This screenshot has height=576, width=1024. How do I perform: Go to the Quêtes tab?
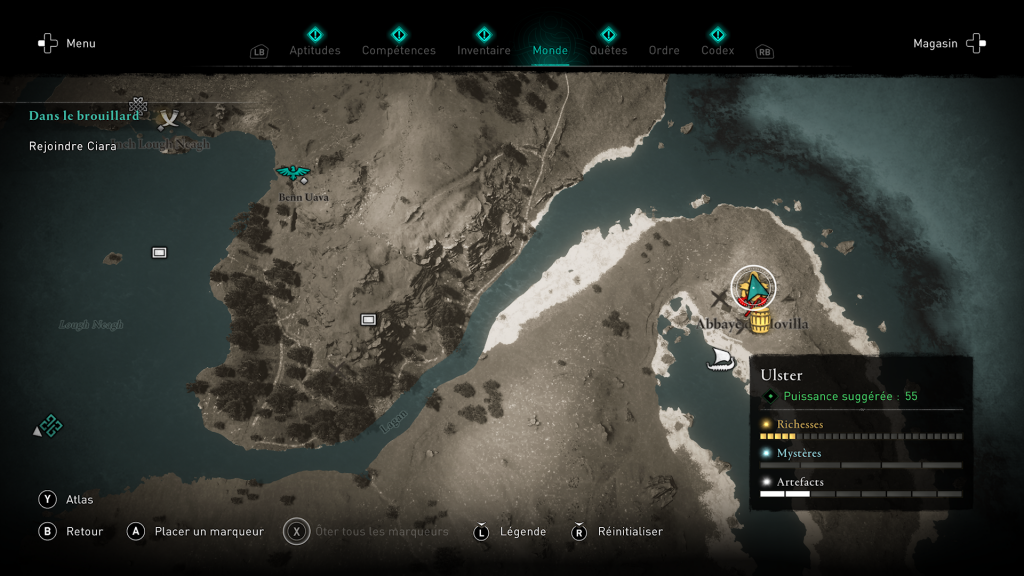coord(608,50)
